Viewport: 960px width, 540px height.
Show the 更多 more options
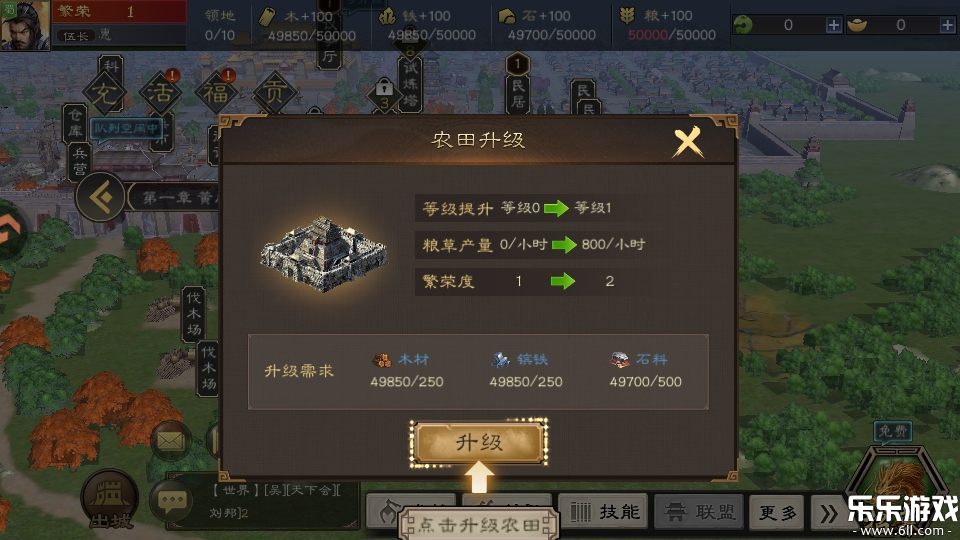pos(777,513)
